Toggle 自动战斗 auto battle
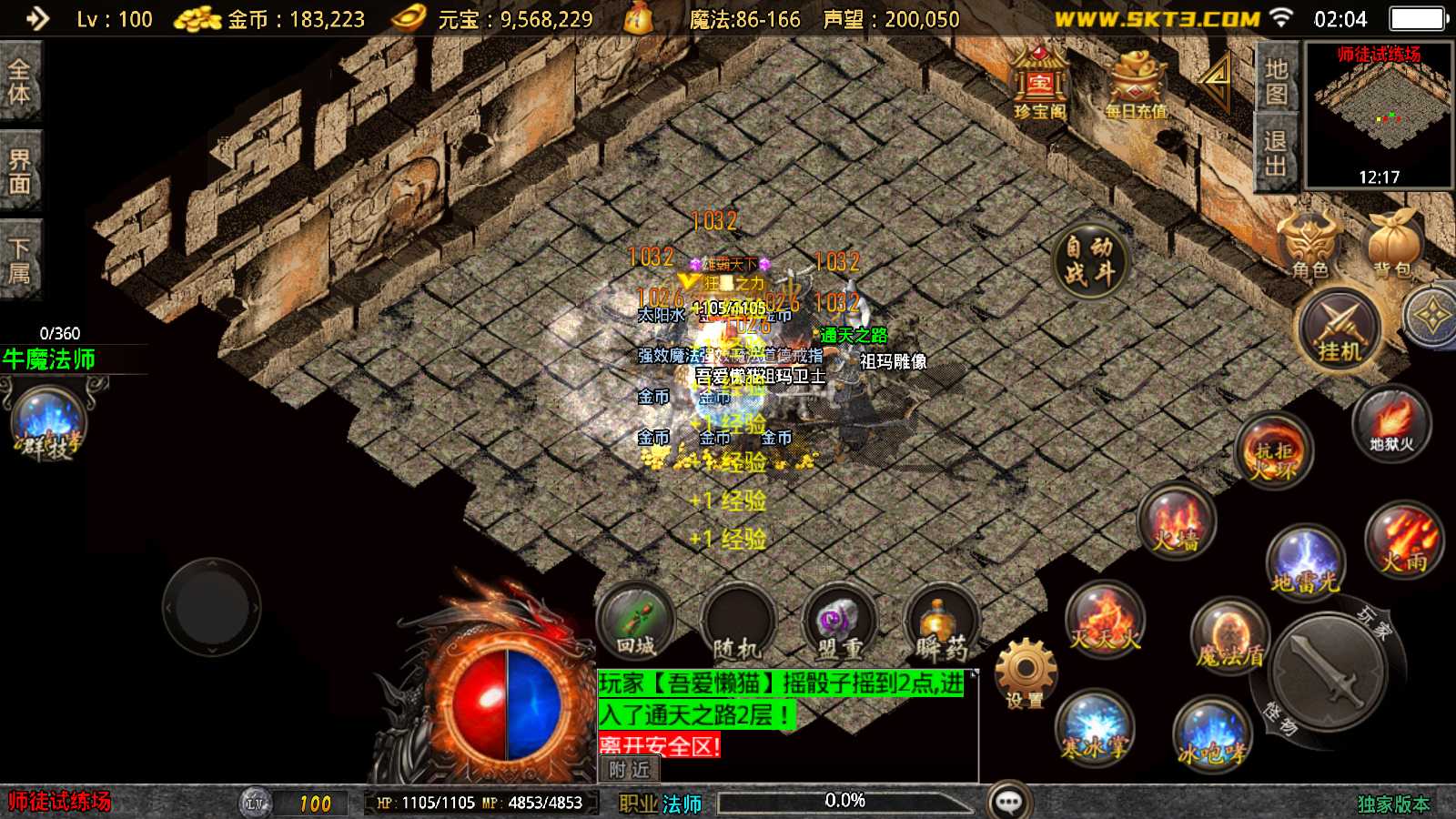This screenshot has width=1456, height=819. [x=1089, y=259]
